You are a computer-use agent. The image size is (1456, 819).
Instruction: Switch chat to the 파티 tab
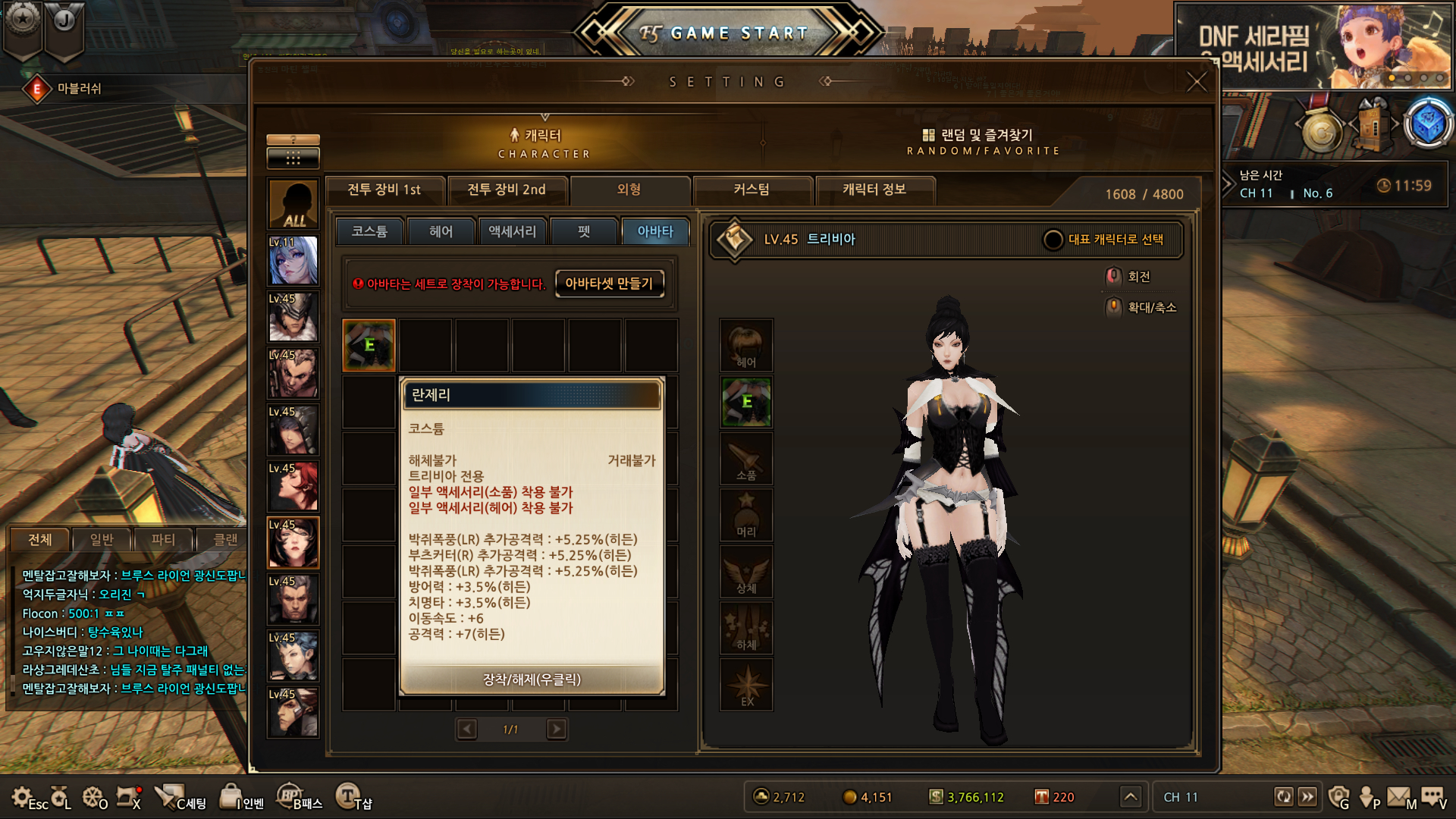click(x=163, y=539)
